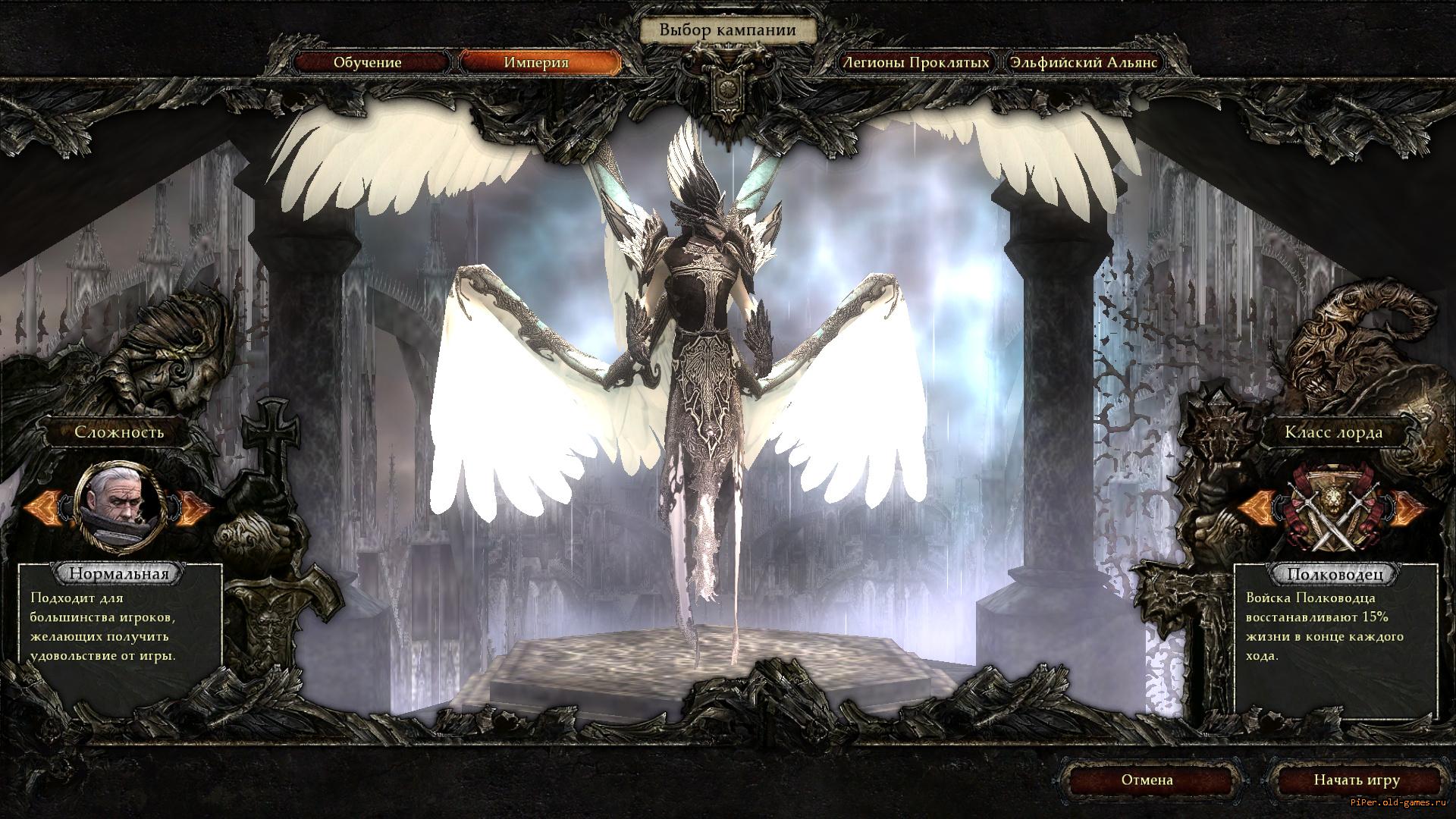Image resolution: width=1456 pixels, height=819 pixels.
Task: Open the Эльфийский Альянс campaign tab
Action: 1083,62
